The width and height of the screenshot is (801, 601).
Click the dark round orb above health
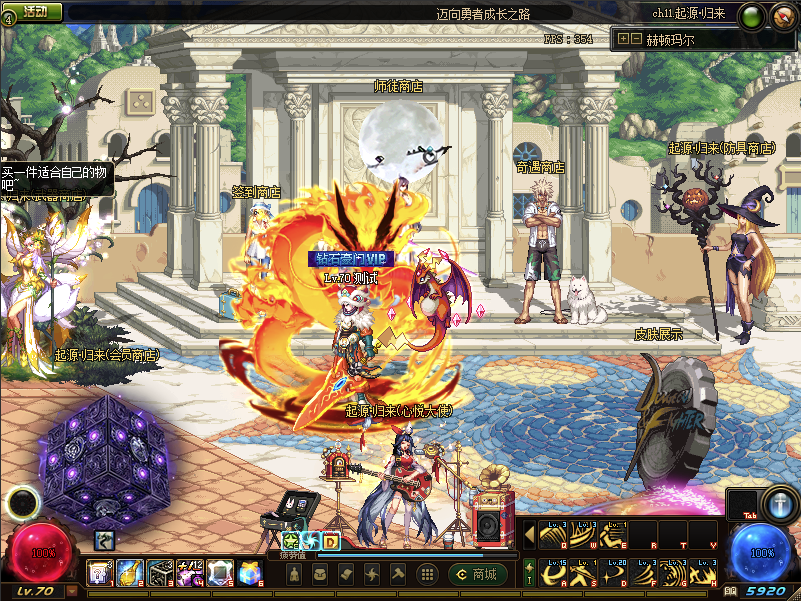pyautogui.click(x=22, y=502)
